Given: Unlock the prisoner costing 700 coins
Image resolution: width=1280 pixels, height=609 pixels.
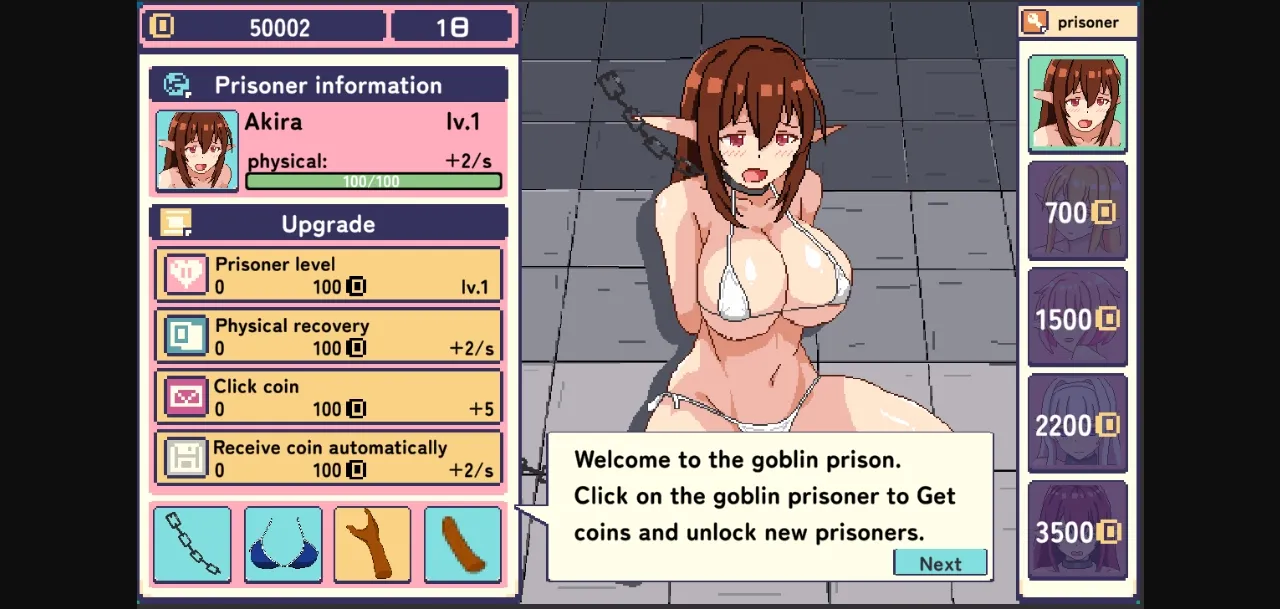Looking at the screenshot, I should coord(1077,211).
